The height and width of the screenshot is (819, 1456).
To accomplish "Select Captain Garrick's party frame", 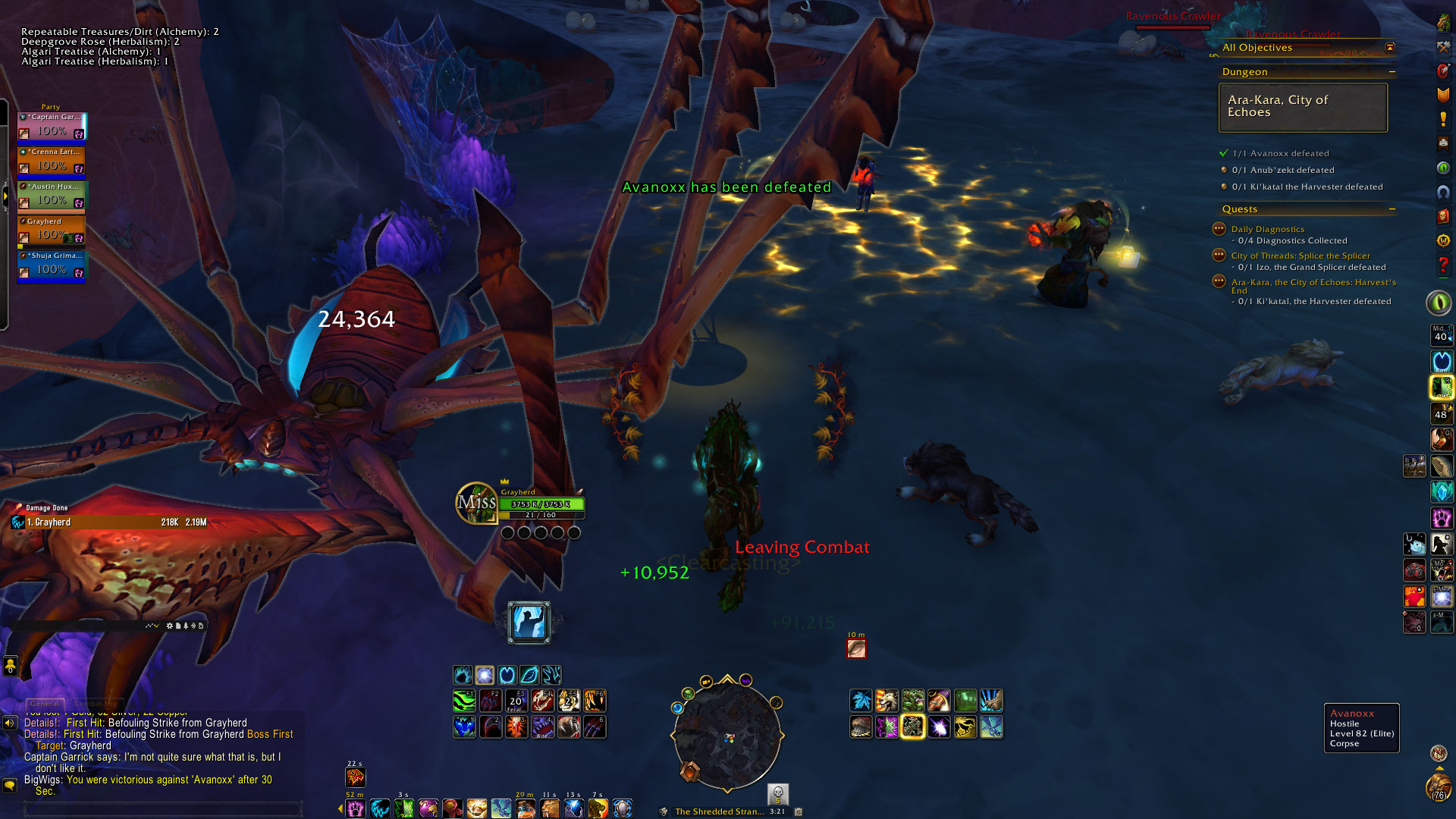I will tap(52, 126).
